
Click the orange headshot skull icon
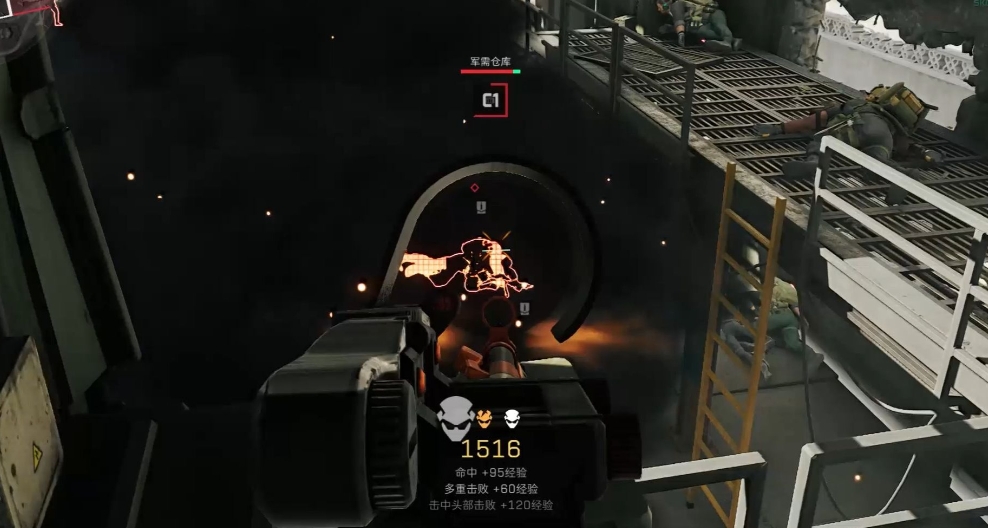click(484, 417)
